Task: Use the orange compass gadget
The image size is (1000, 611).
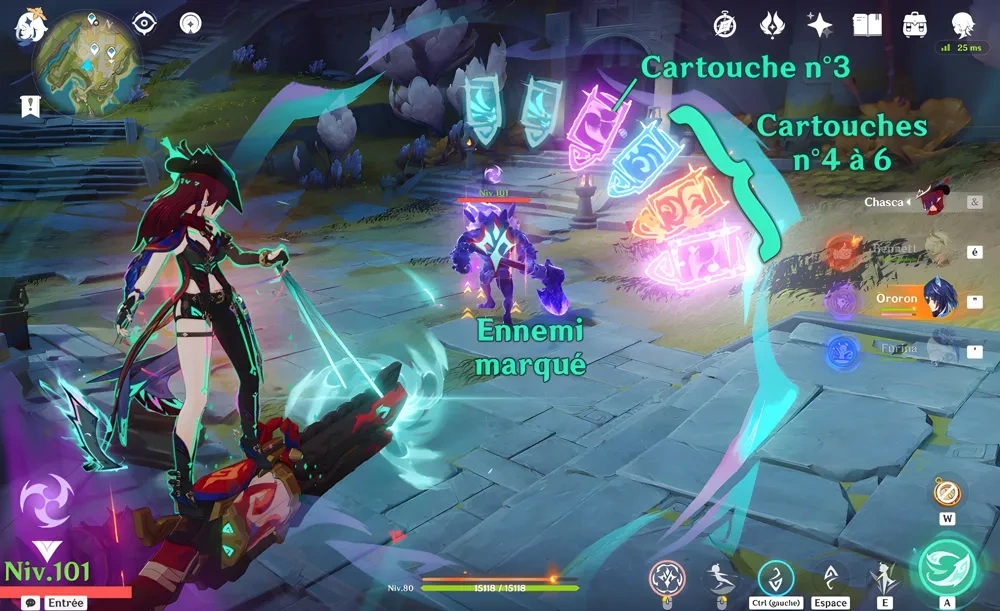Action: pyautogui.click(x=947, y=492)
